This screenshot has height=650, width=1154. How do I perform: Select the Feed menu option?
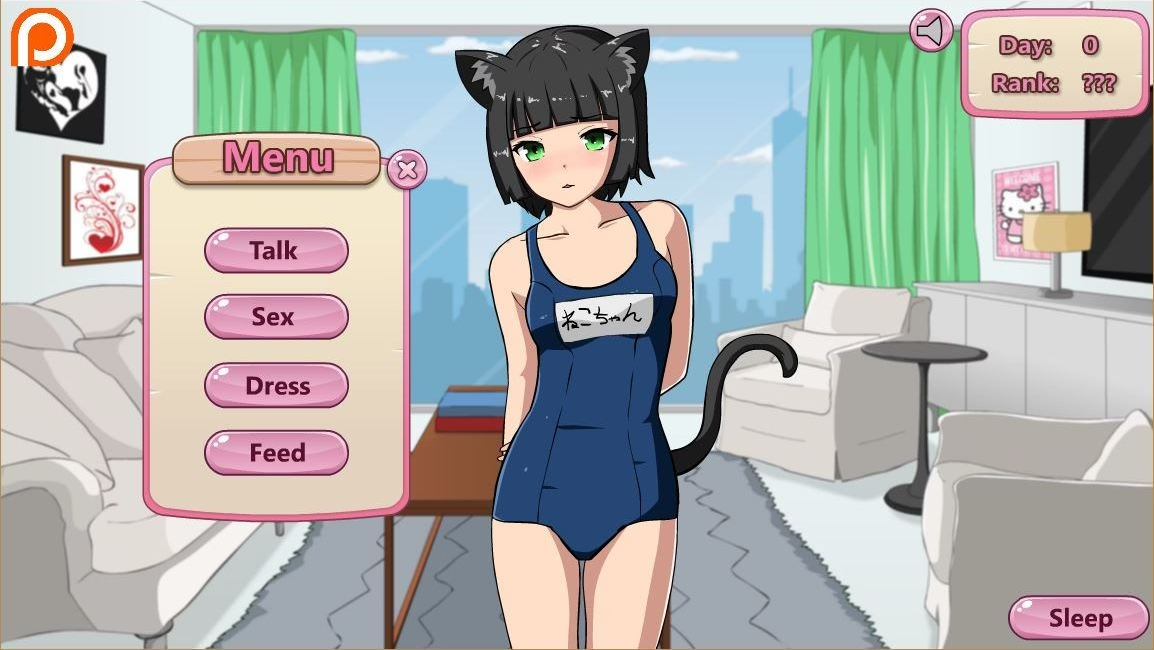click(276, 453)
